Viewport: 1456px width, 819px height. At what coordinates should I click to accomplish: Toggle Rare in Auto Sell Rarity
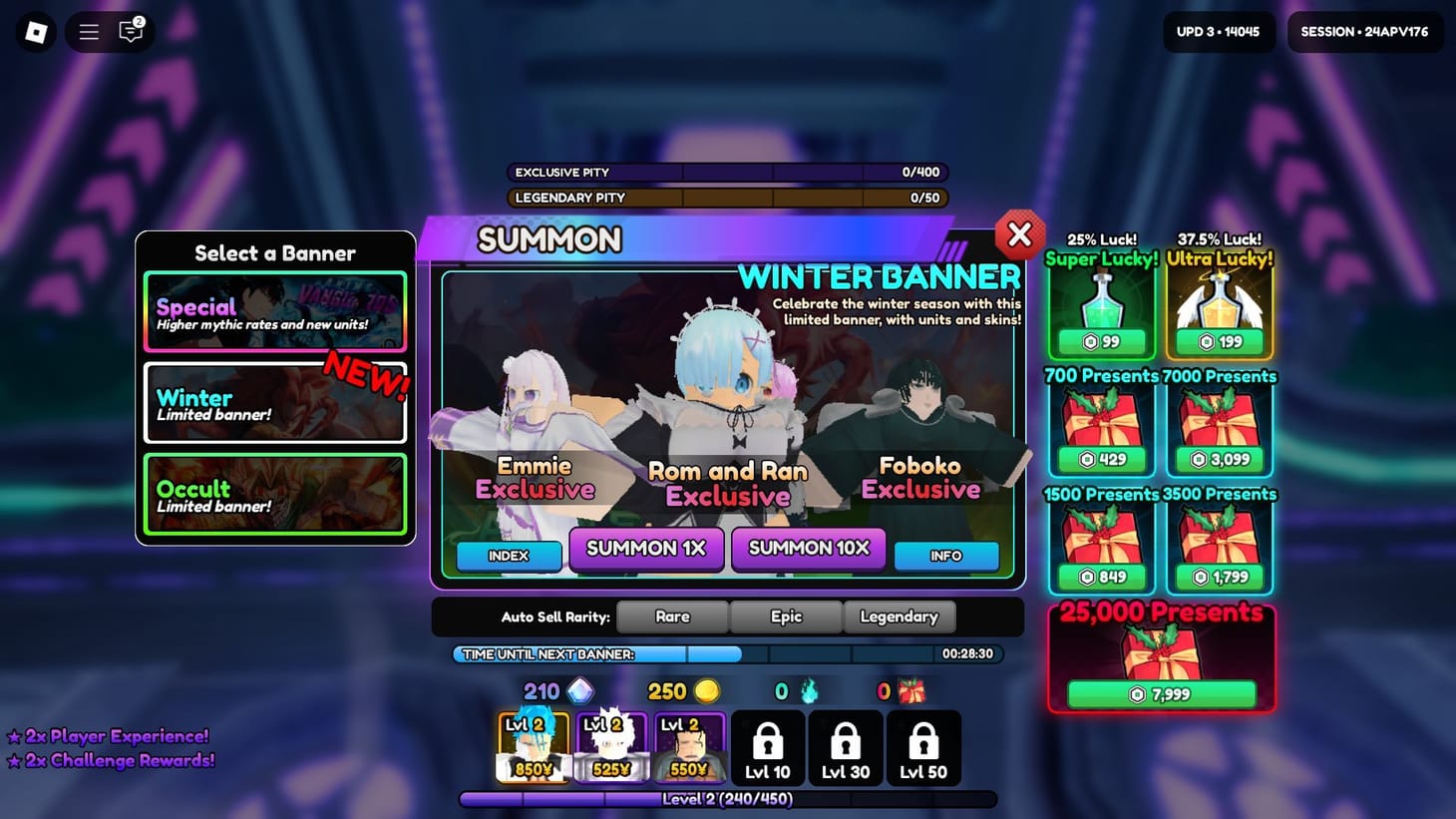[x=672, y=616]
